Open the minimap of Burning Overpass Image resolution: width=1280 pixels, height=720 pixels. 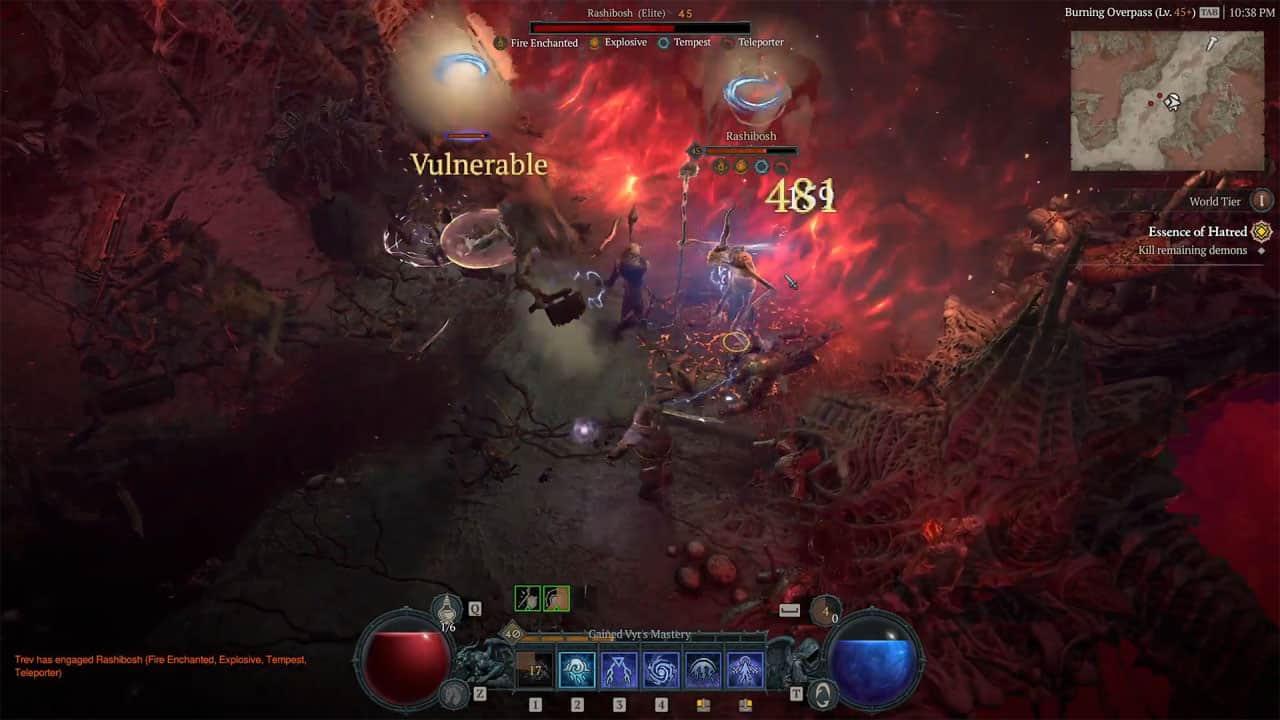pyautogui.click(x=1165, y=100)
